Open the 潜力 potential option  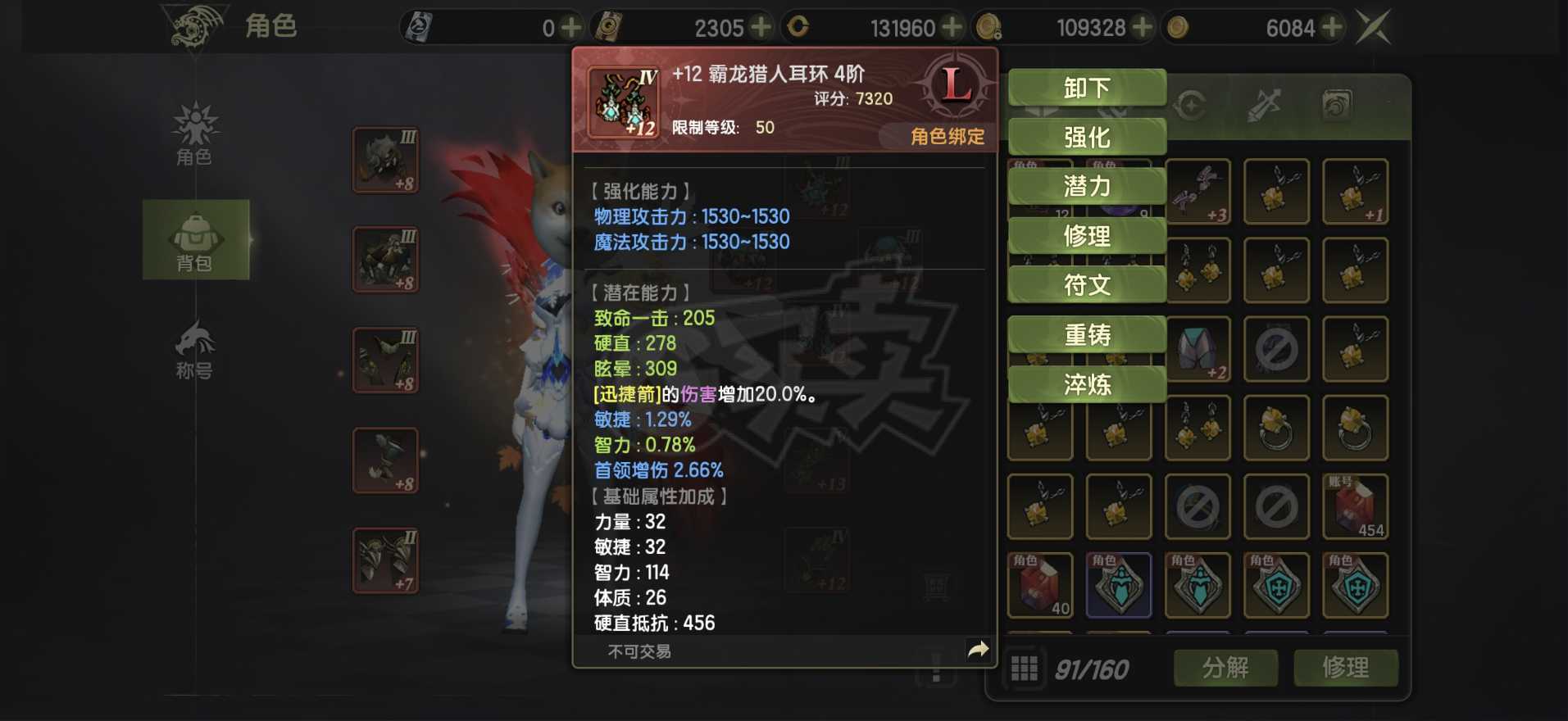pyautogui.click(x=1087, y=185)
